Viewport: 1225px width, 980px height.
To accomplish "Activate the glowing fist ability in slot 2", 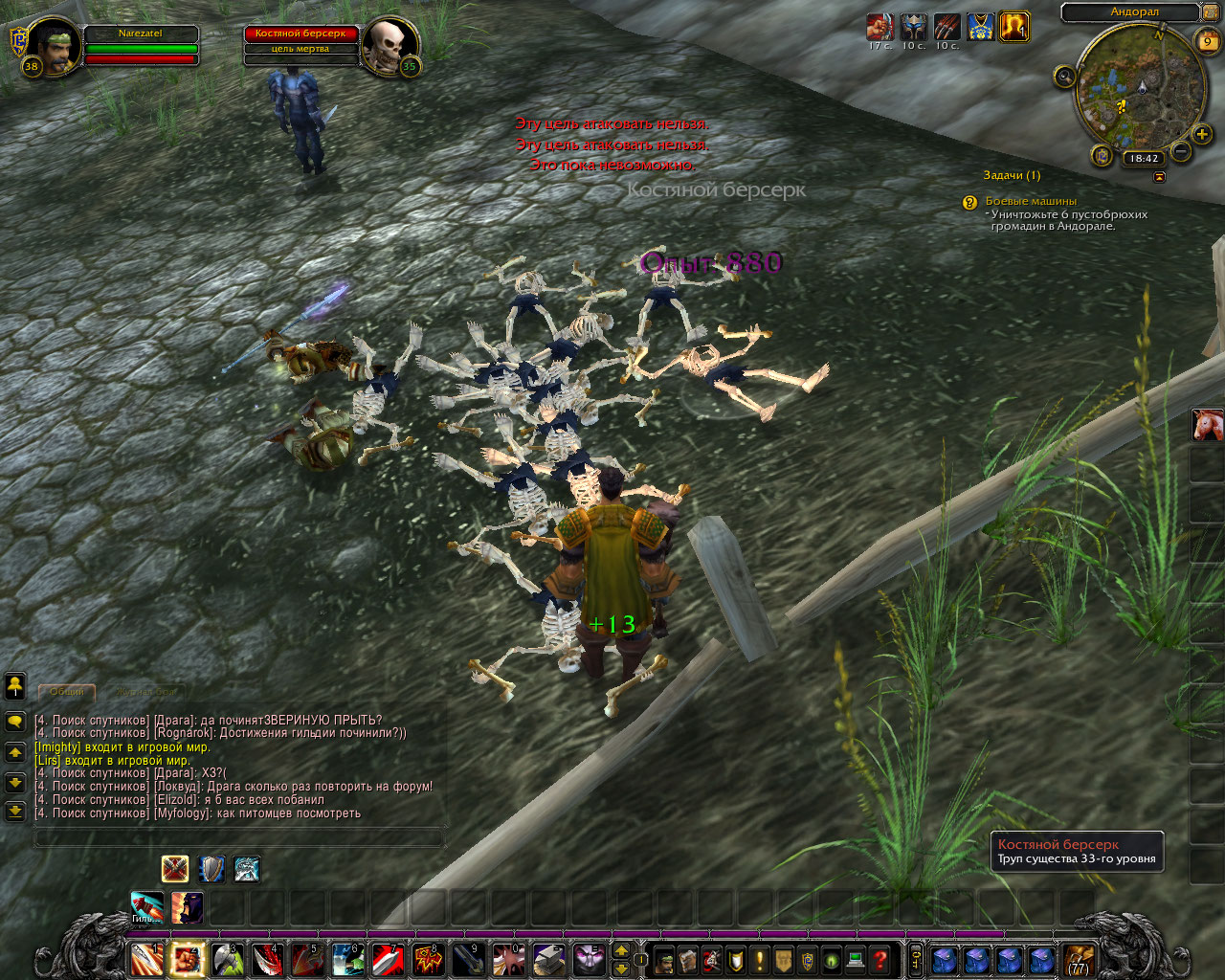I will pyautogui.click(x=187, y=959).
